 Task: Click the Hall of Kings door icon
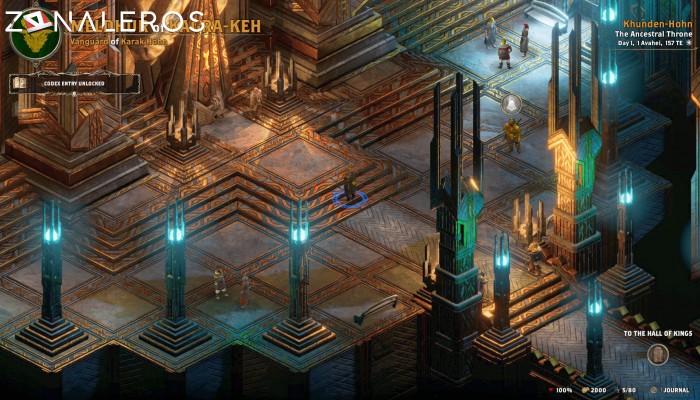tap(656, 353)
